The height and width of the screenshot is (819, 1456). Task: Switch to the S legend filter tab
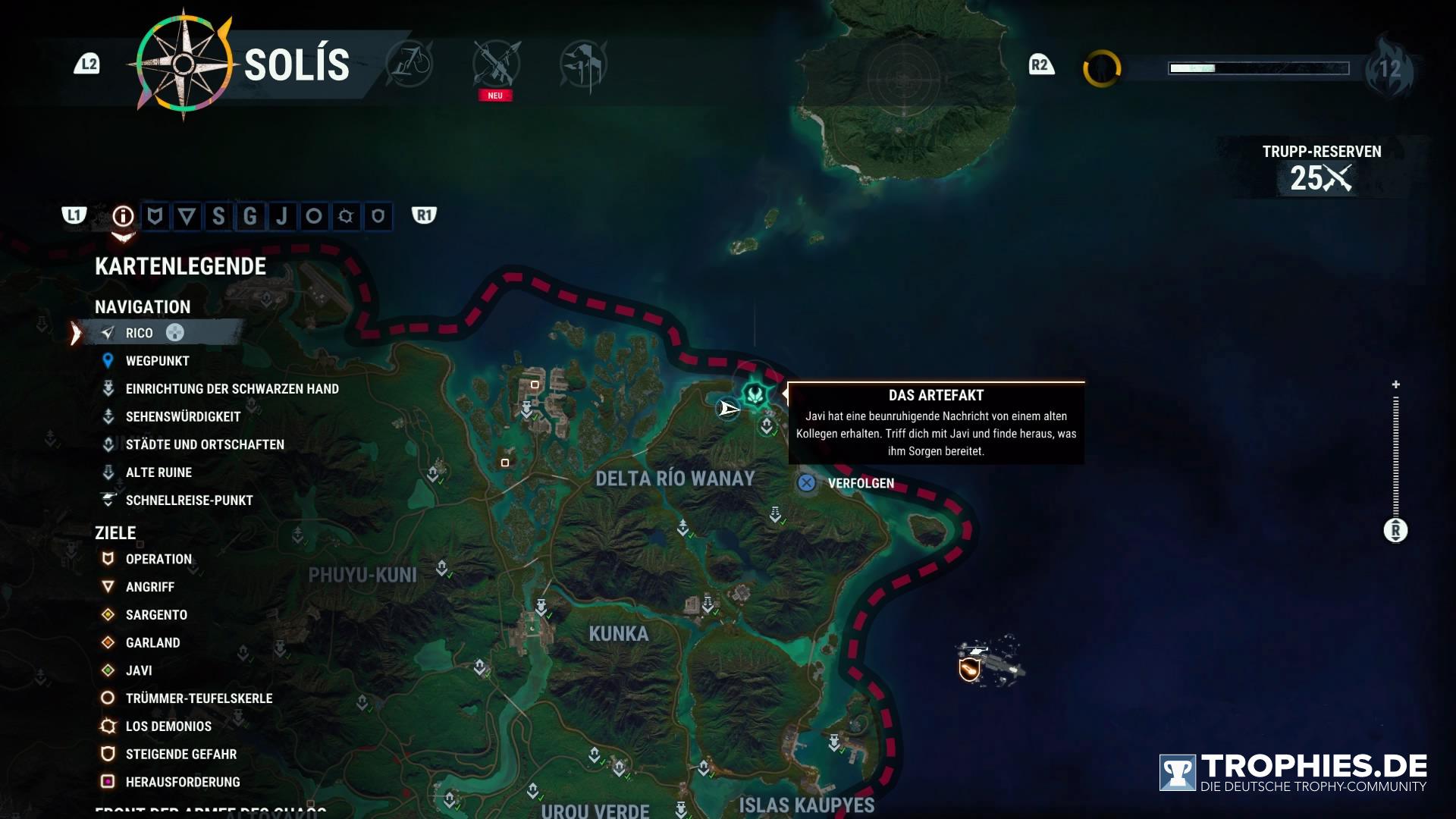218,217
